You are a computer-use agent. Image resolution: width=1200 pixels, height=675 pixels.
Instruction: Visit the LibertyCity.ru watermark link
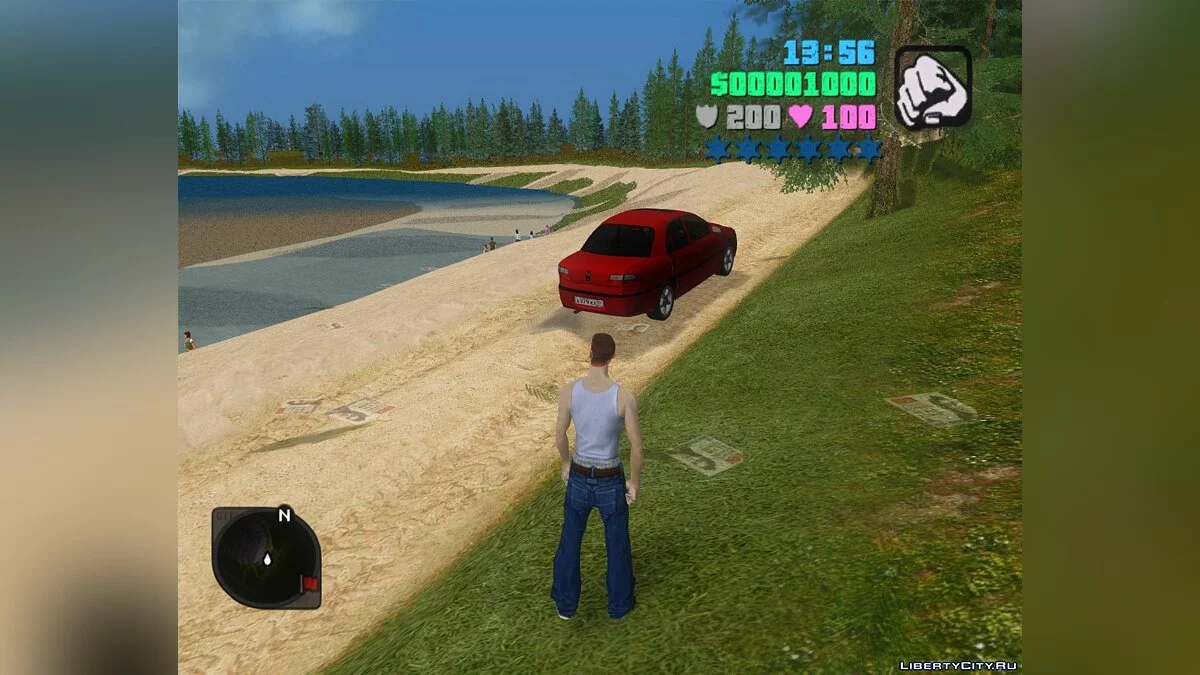coord(957,665)
